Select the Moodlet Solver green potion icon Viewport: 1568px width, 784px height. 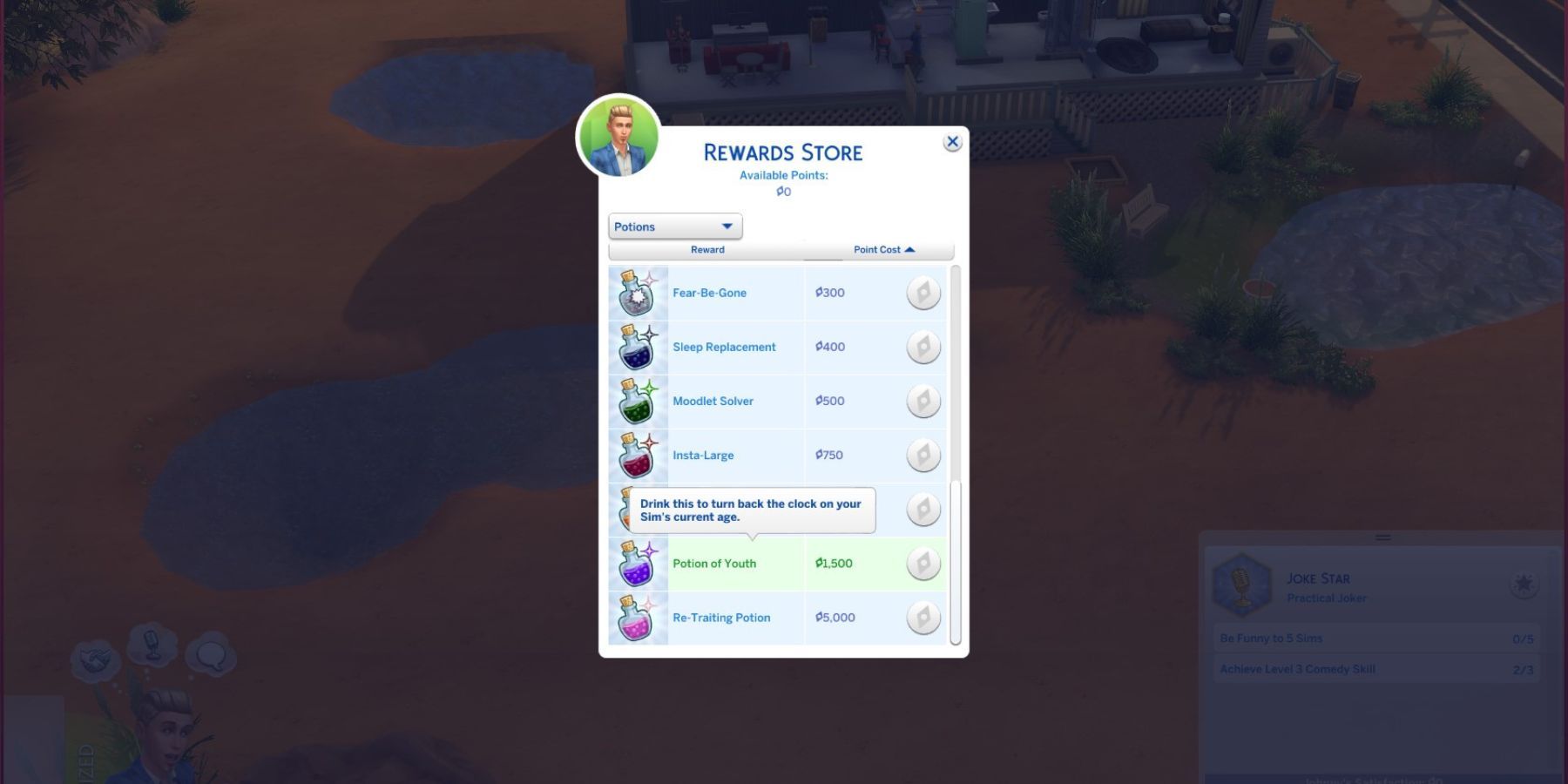(x=637, y=401)
